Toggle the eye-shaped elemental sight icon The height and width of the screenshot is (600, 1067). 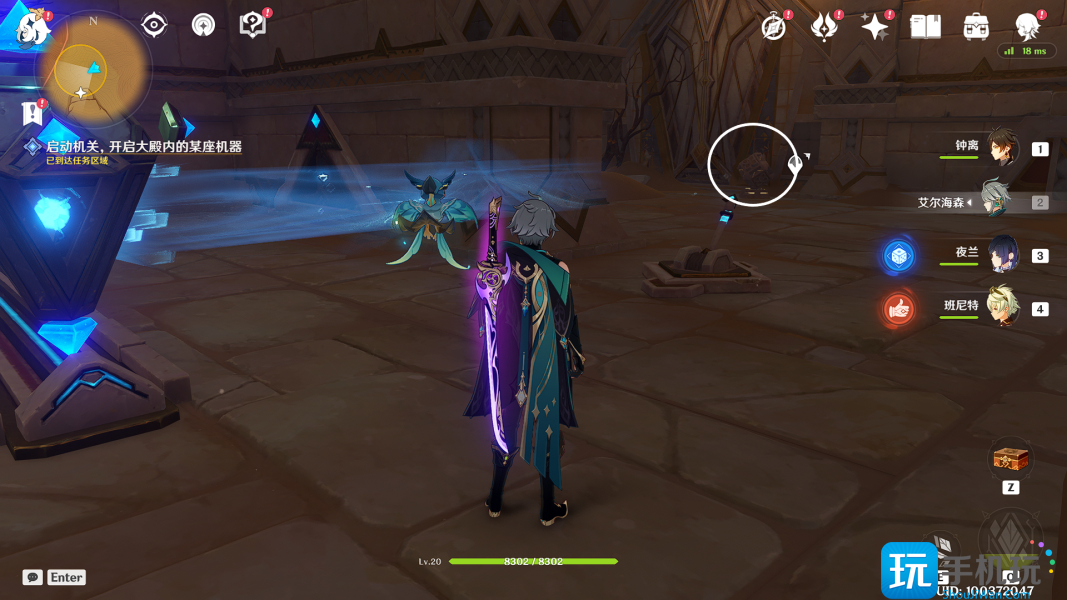coord(154,25)
